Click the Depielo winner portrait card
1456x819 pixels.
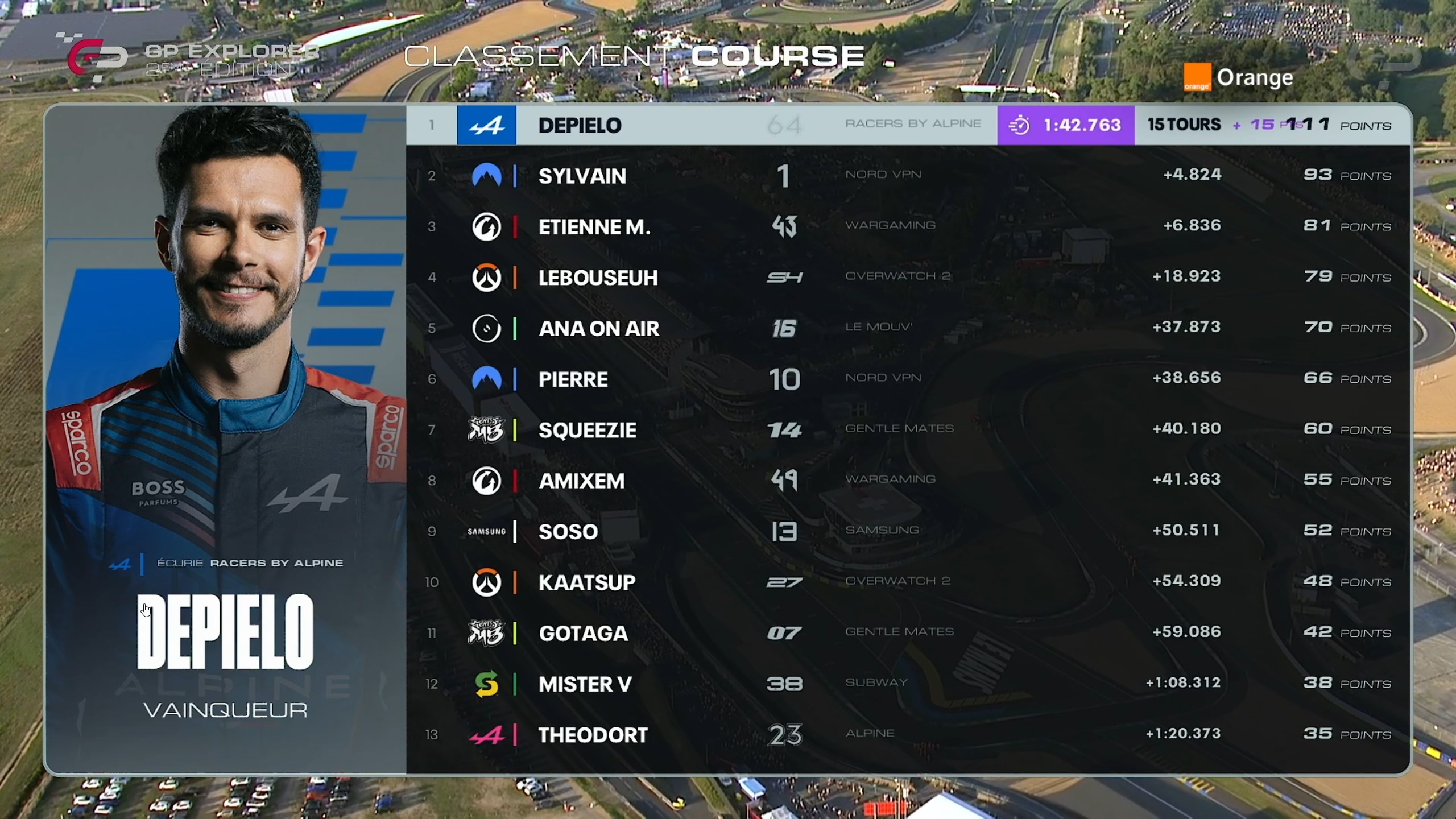tap(225, 438)
